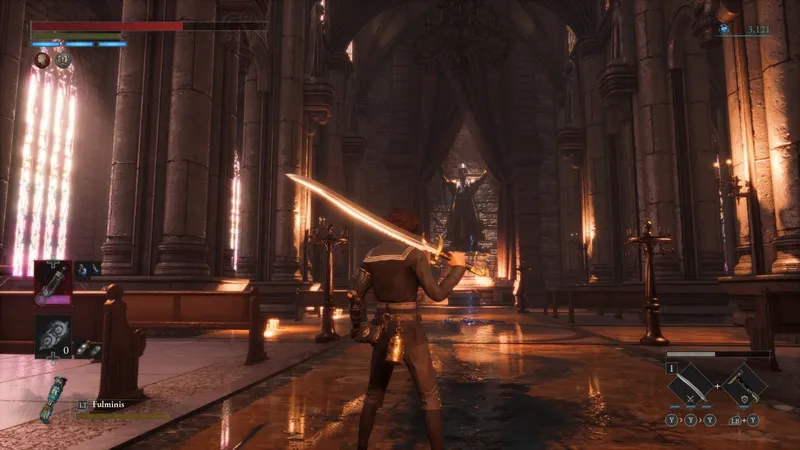Click the blue currency icon
The width and height of the screenshot is (800, 450).
pos(725,31)
